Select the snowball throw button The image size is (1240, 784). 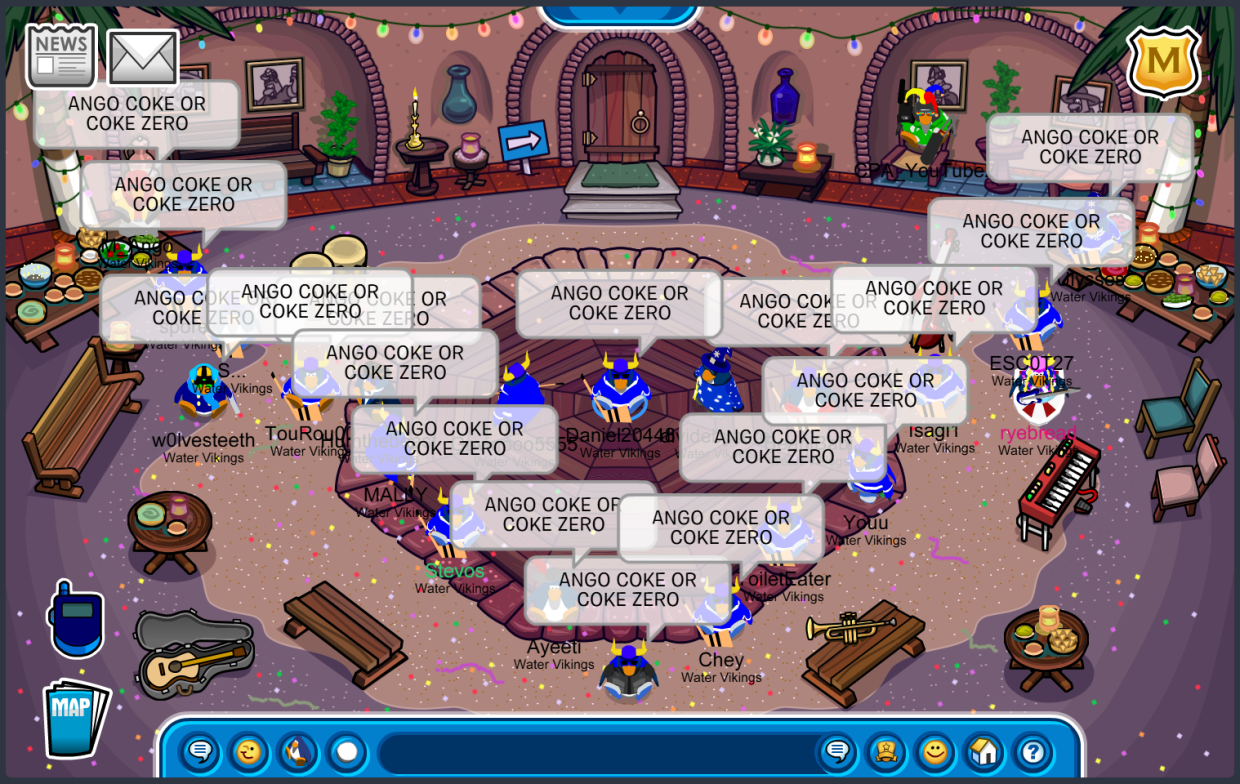(x=346, y=751)
